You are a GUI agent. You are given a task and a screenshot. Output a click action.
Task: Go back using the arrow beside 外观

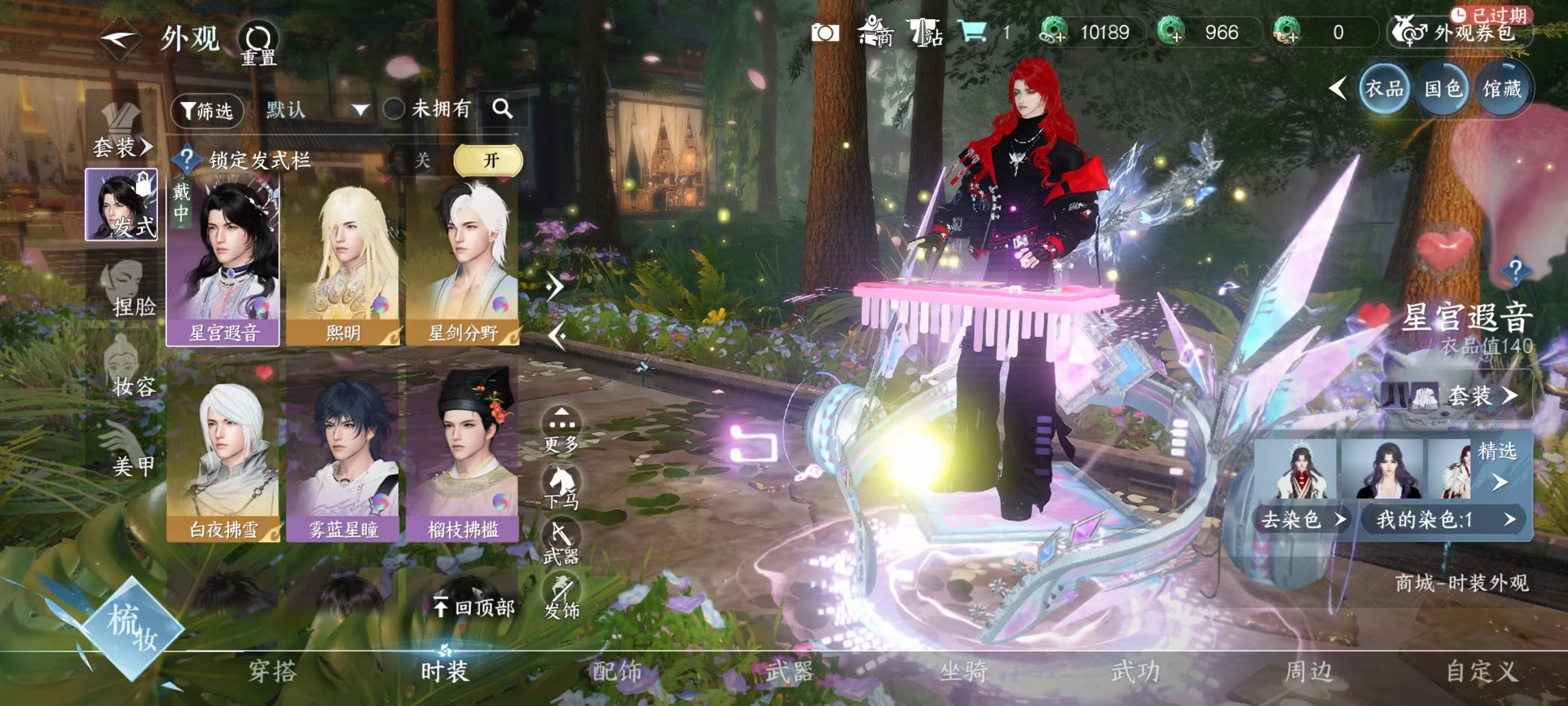pos(119,40)
